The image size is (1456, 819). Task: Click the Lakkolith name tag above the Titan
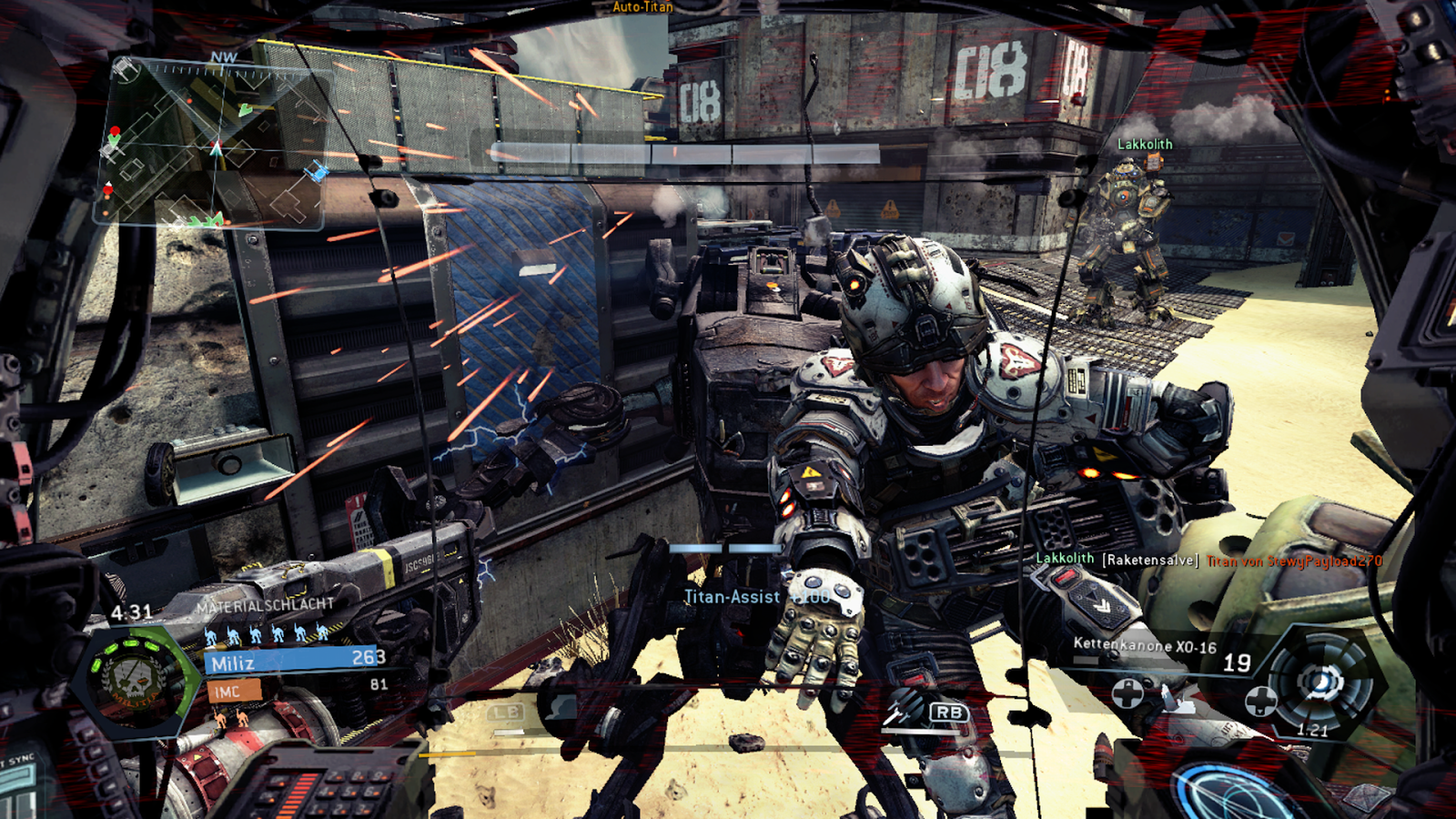coord(1144,145)
